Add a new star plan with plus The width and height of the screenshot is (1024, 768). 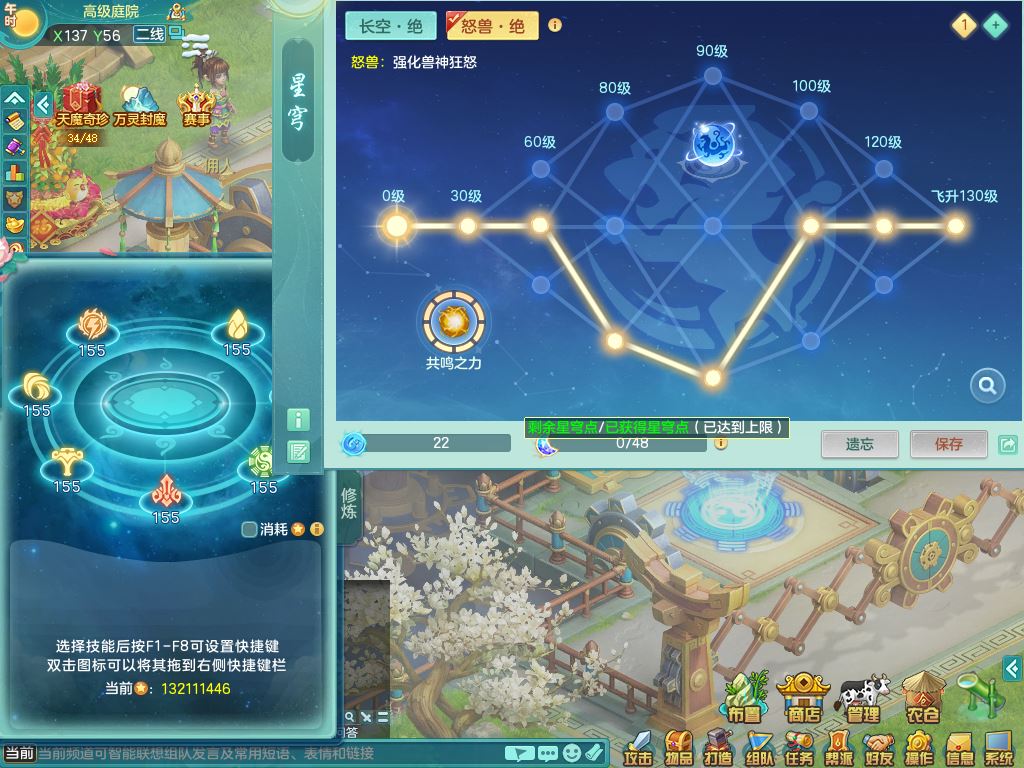tap(995, 26)
